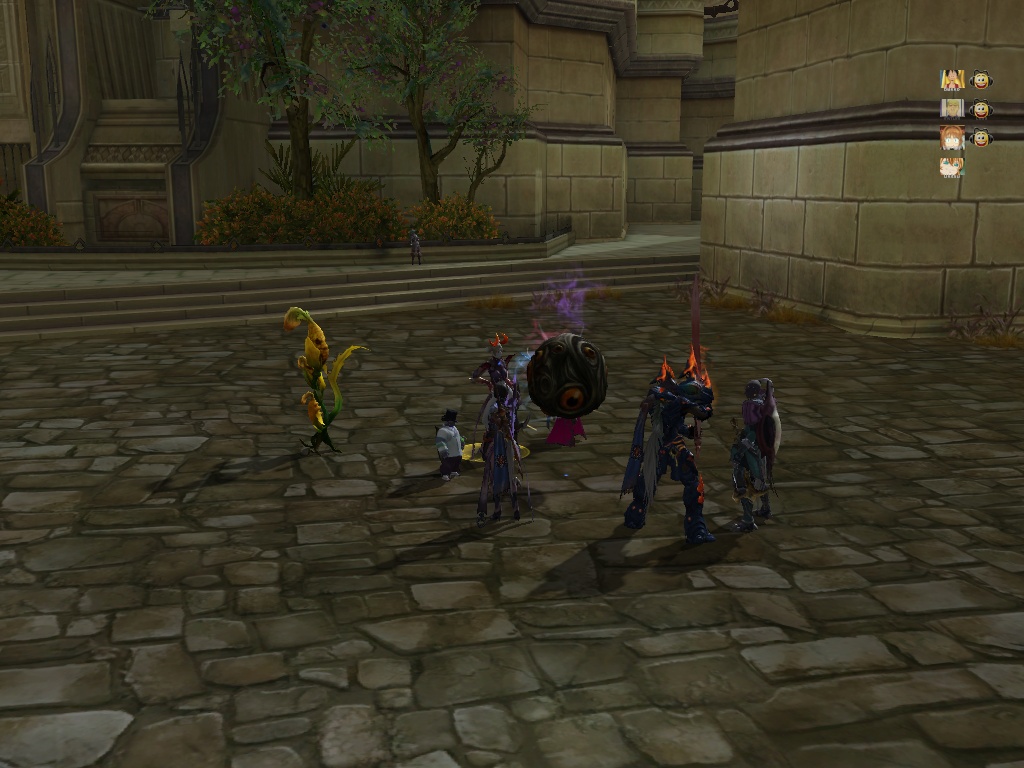Select the blonde man avatar
This screenshot has height=768, width=1024.
(951, 109)
